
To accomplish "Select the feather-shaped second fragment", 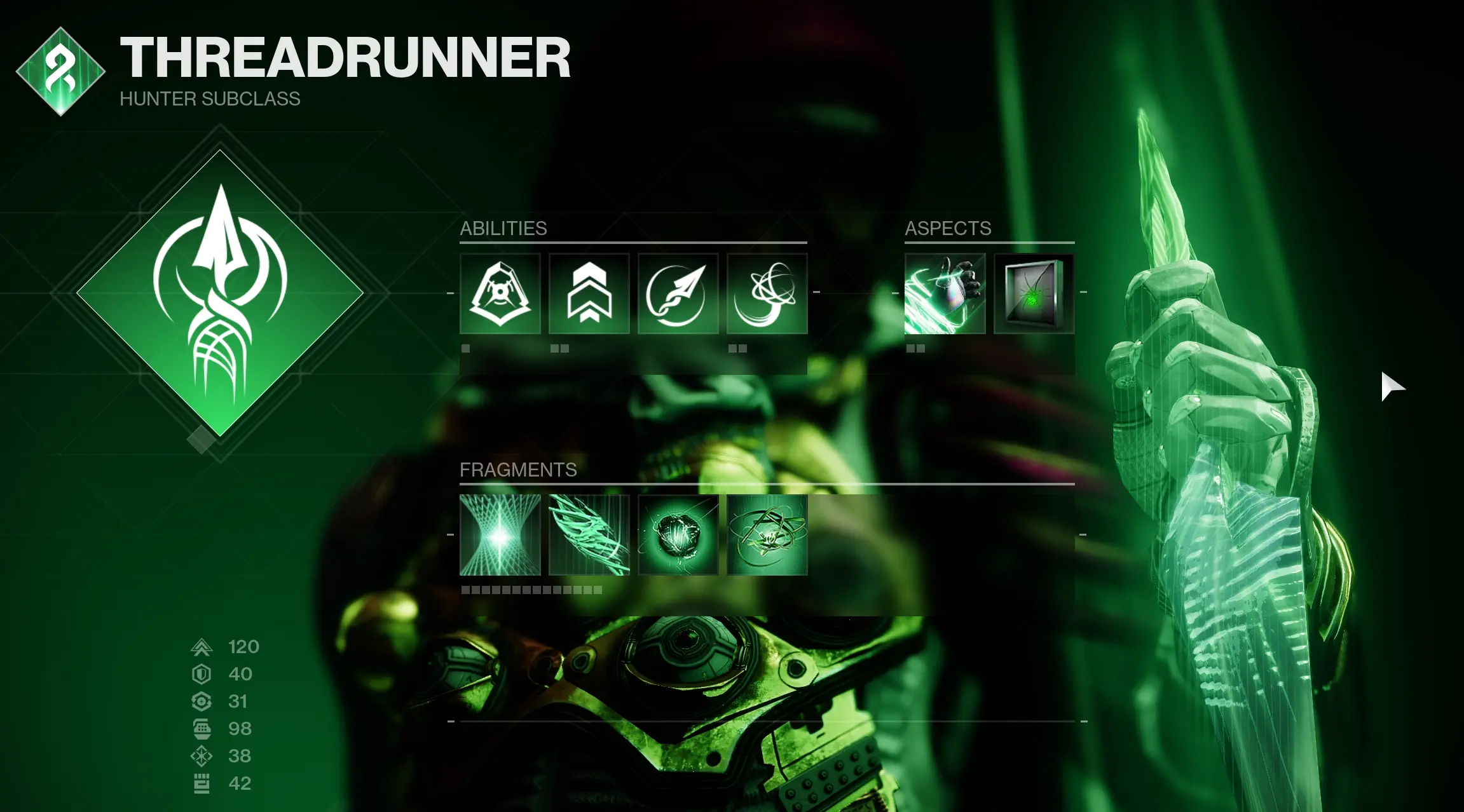I will tap(589, 537).
